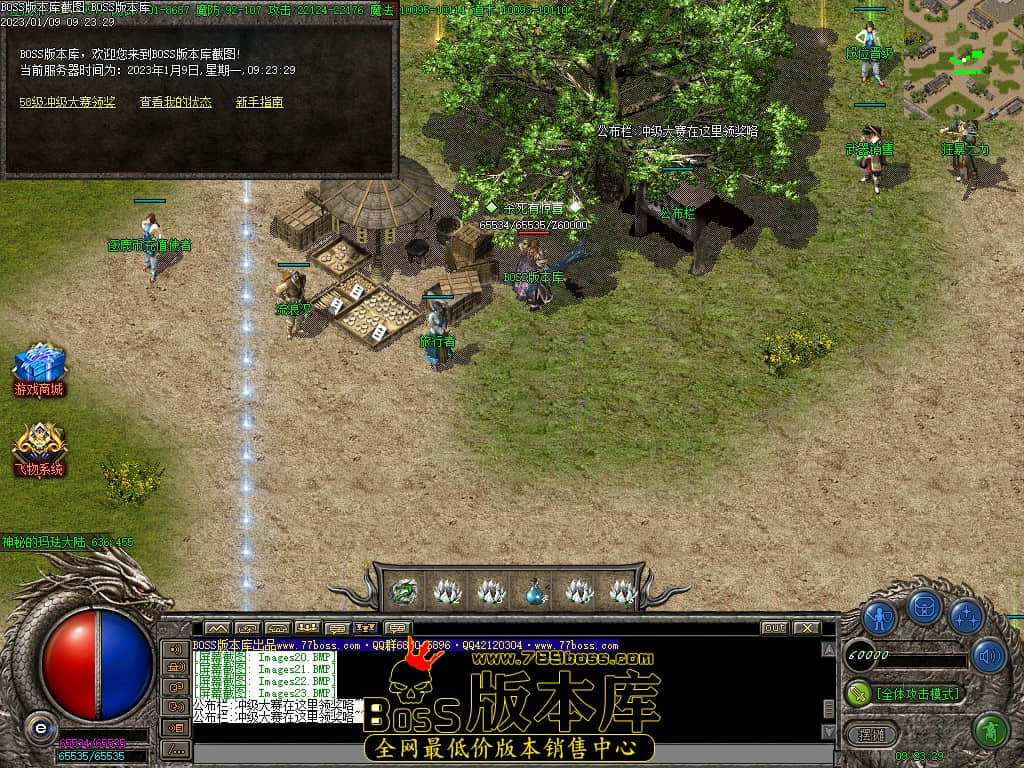Open the character equipment panel button
The image size is (1024, 768).
[x=879, y=617]
